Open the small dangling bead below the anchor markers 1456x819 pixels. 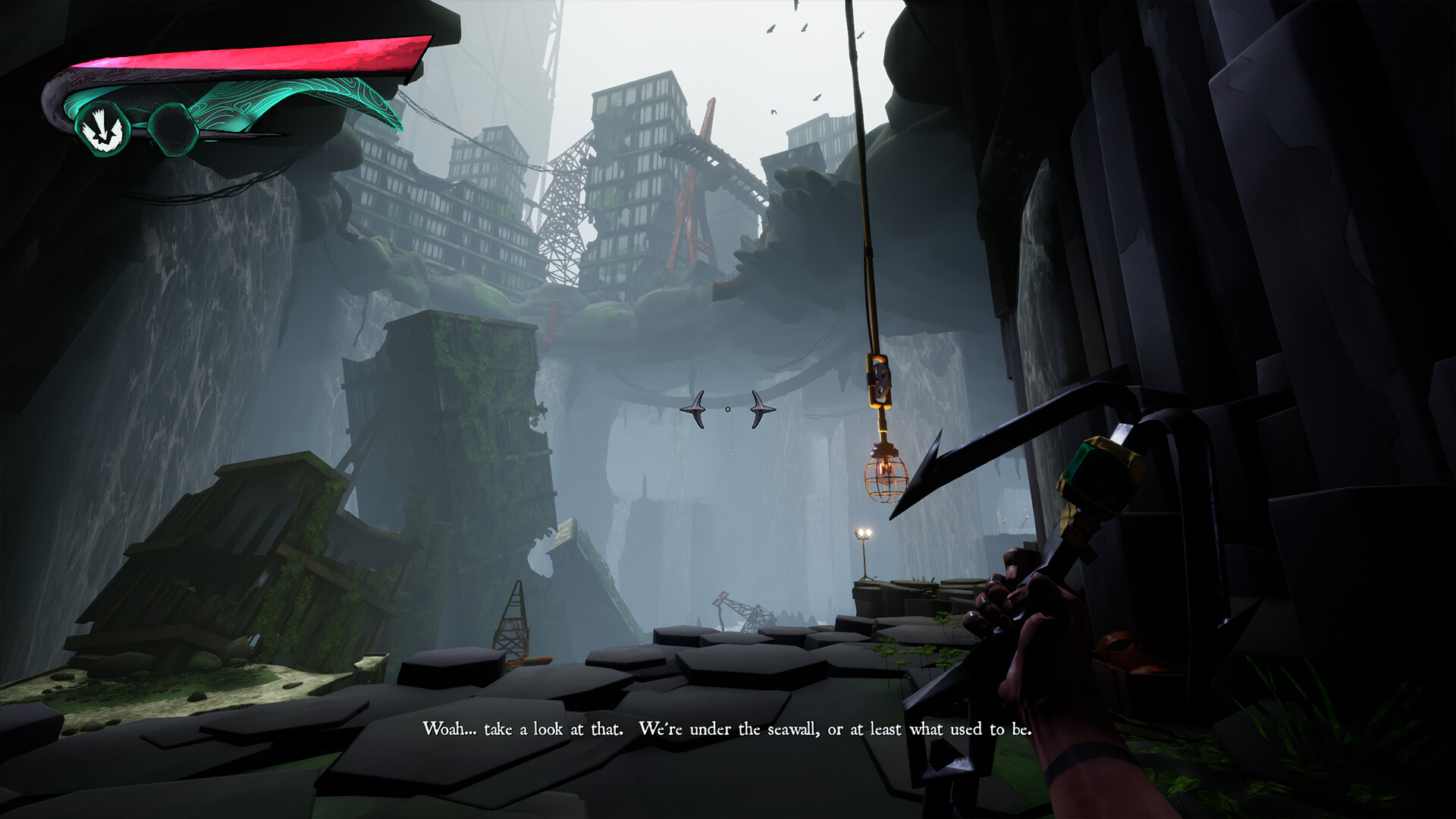pyautogui.click(x=731, y=453)
